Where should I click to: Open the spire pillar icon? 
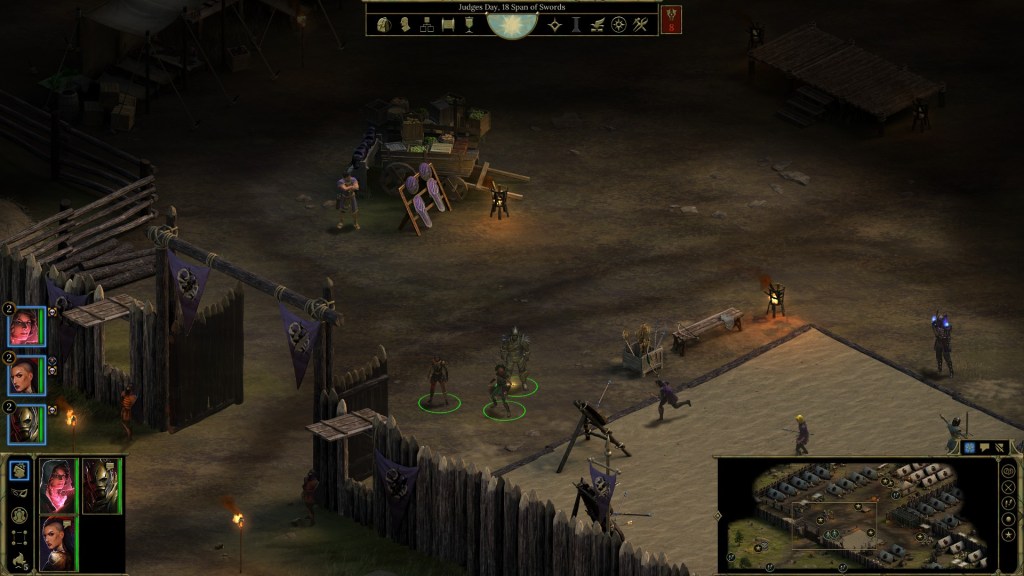click(577, 24)
